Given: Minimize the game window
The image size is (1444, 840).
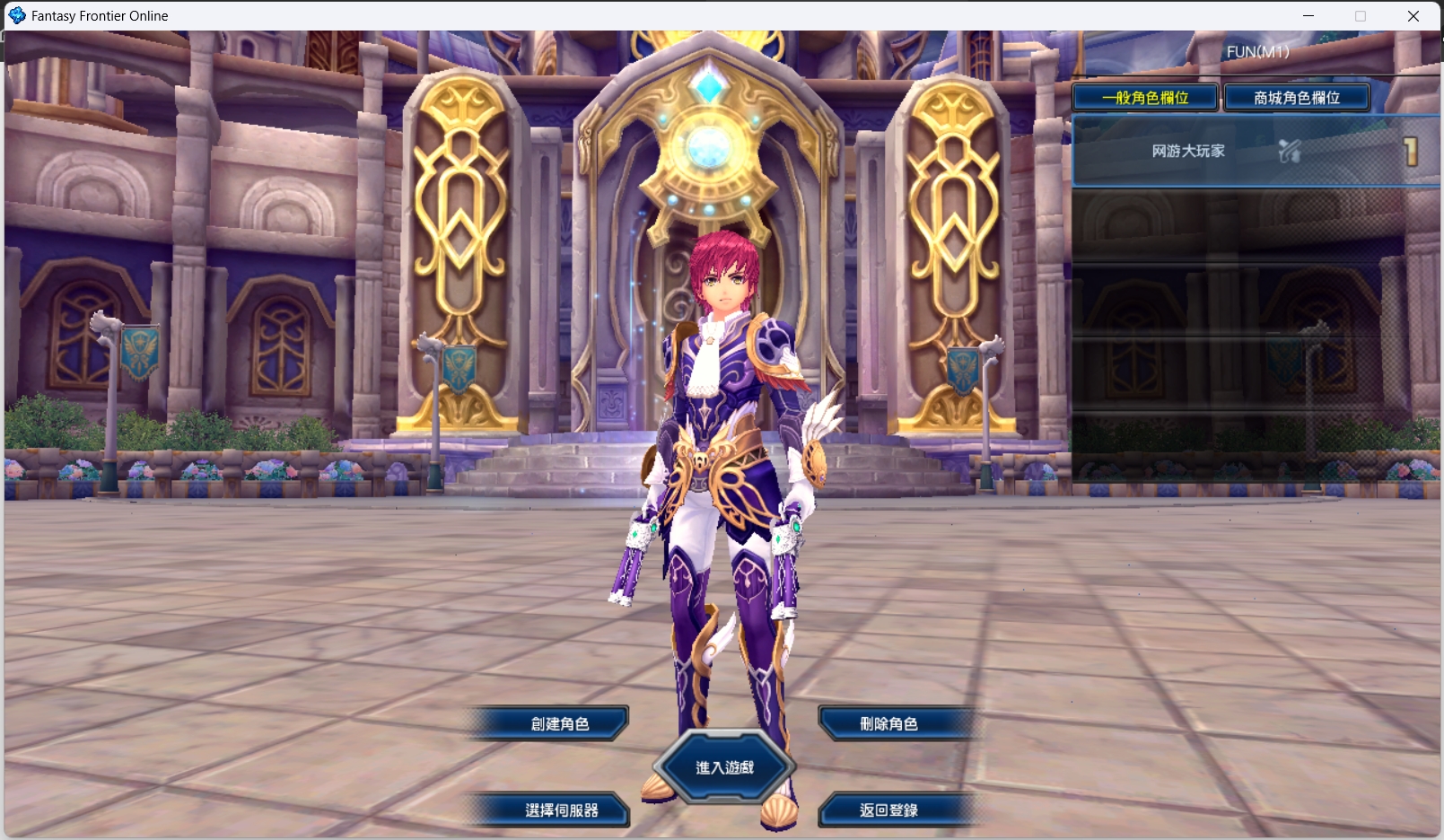Looking at the screenshot, I should (1308, 16).
